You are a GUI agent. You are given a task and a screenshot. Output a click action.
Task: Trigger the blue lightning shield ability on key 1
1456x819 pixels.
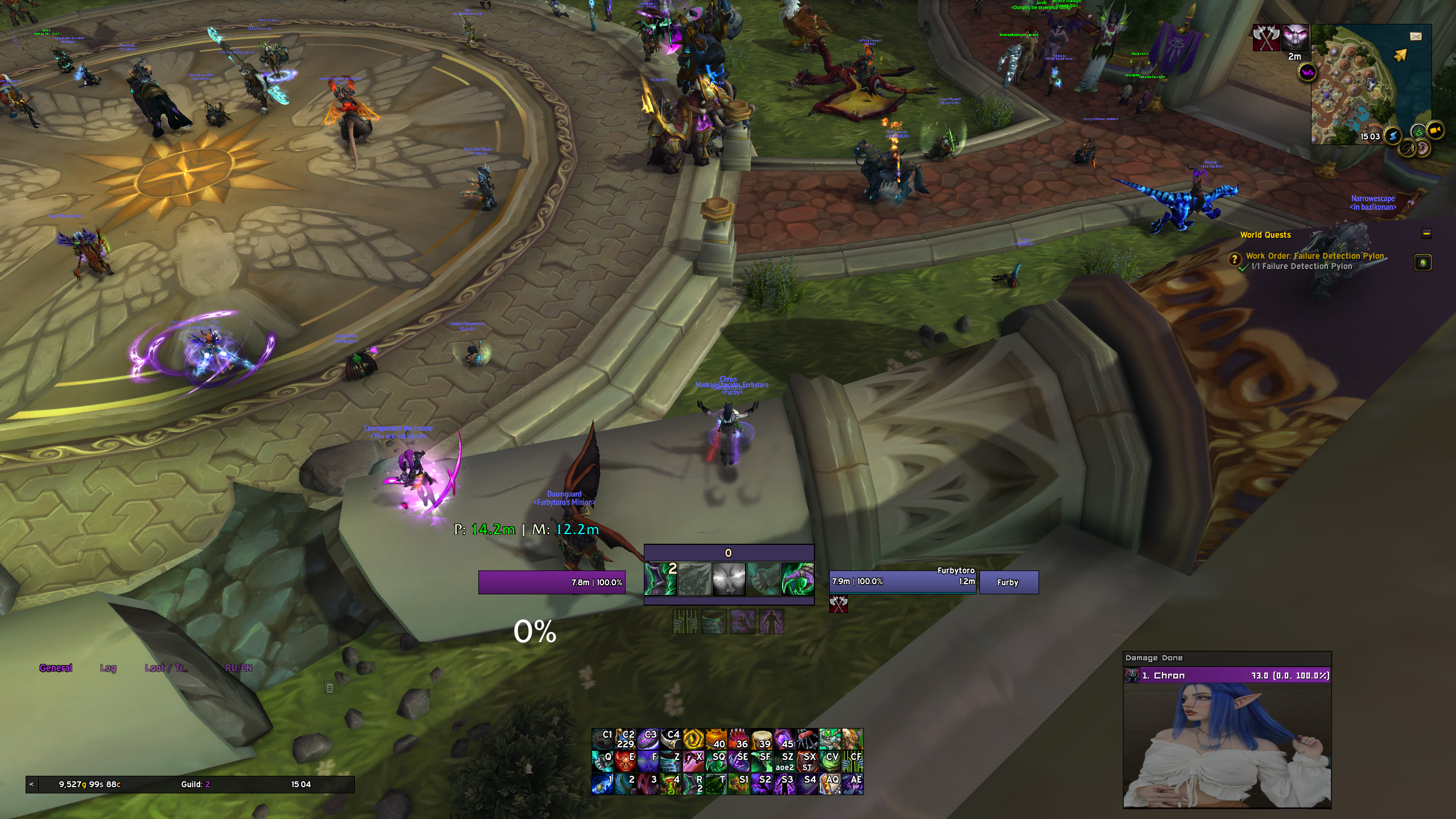pos(602,784)
